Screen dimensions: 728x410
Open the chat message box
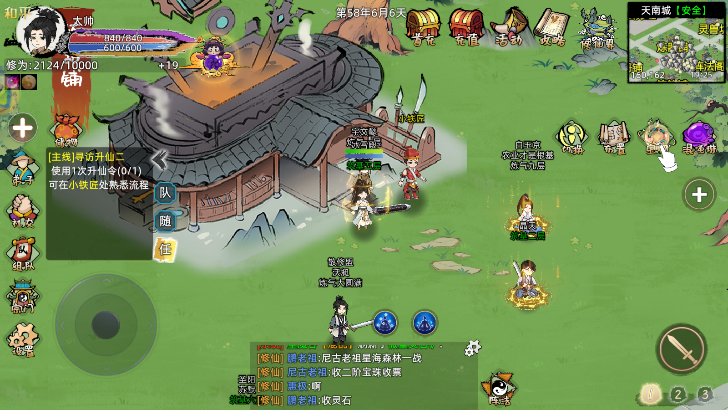point(363,376)
